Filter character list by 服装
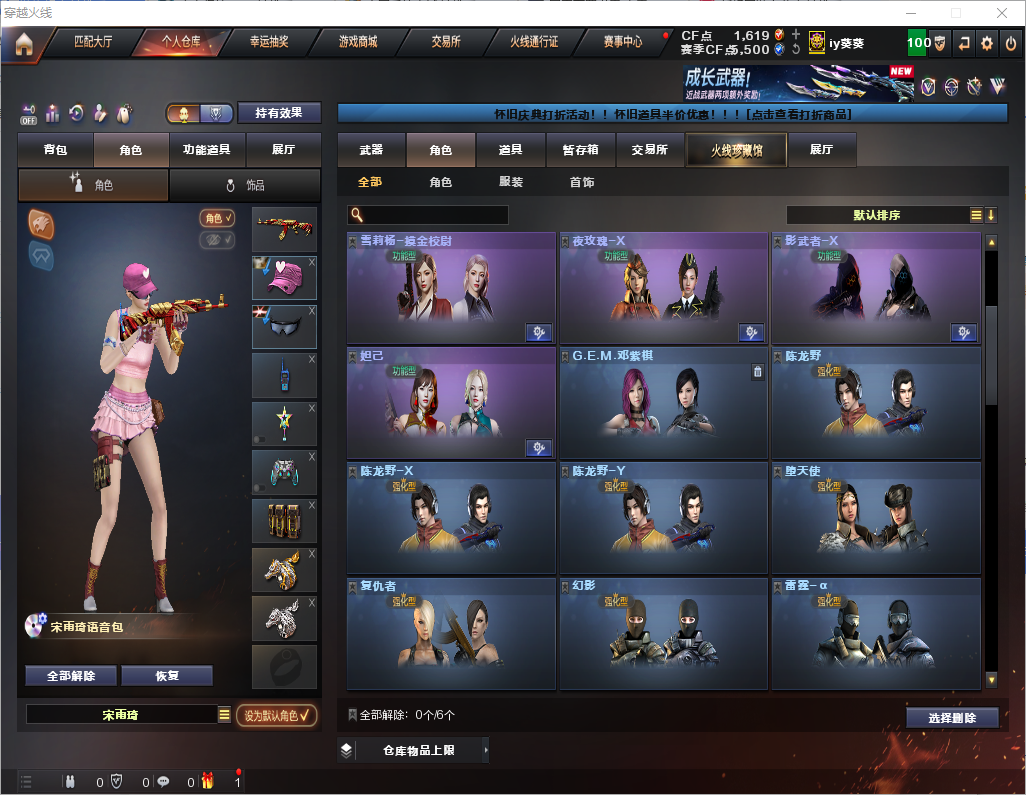This screenshot has width=1026, height=795. [511, 182]
